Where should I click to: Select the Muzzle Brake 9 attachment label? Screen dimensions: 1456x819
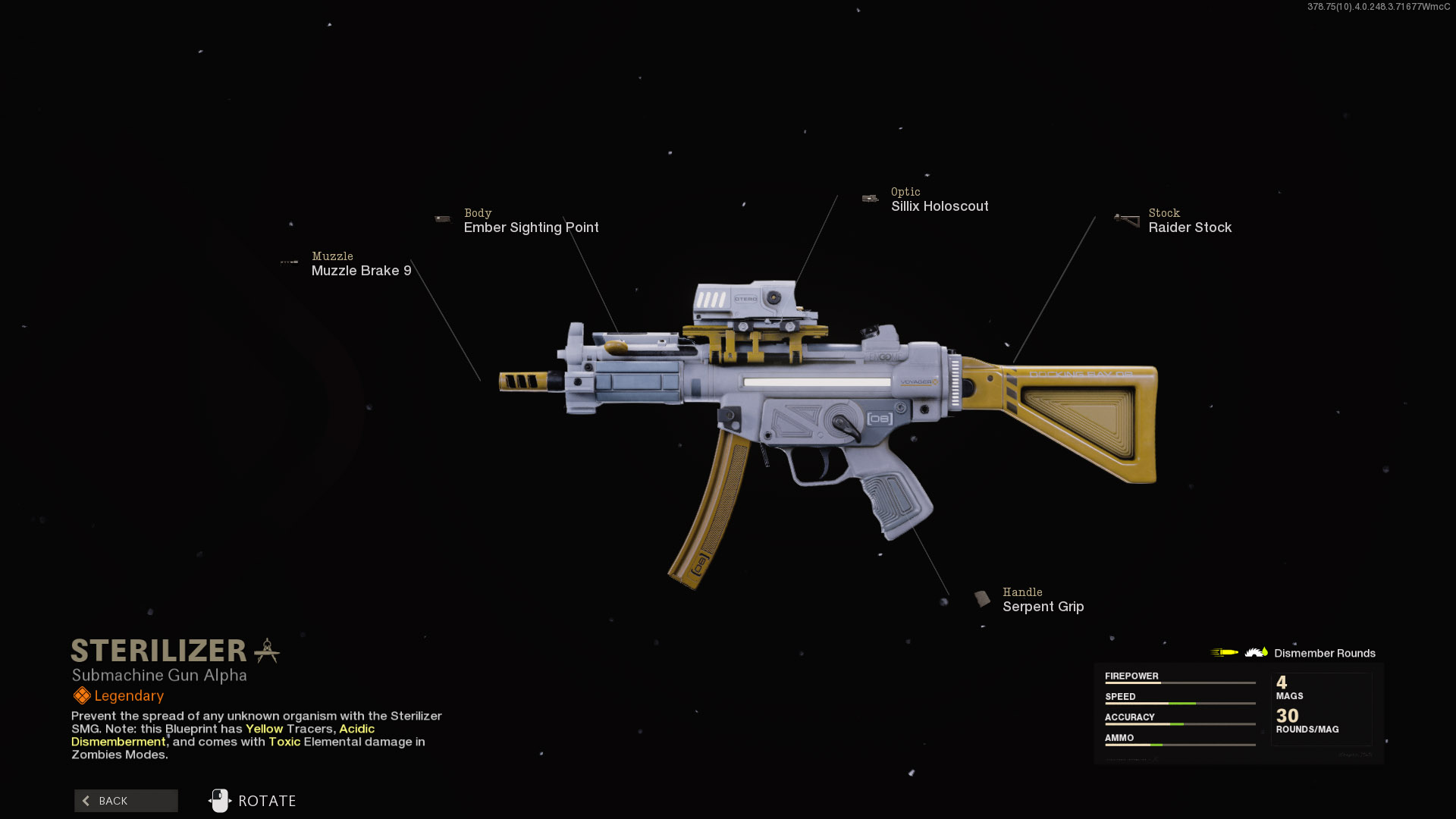click(x=361, y=271)
